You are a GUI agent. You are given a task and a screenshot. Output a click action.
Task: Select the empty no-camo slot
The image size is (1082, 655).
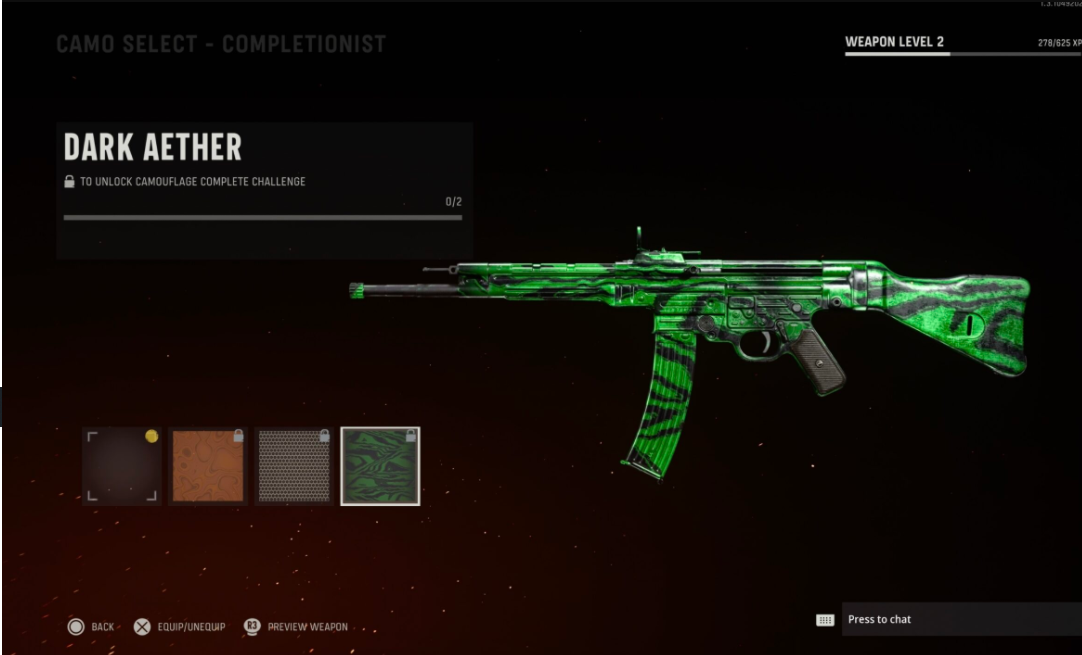click(x=122, y=466)
